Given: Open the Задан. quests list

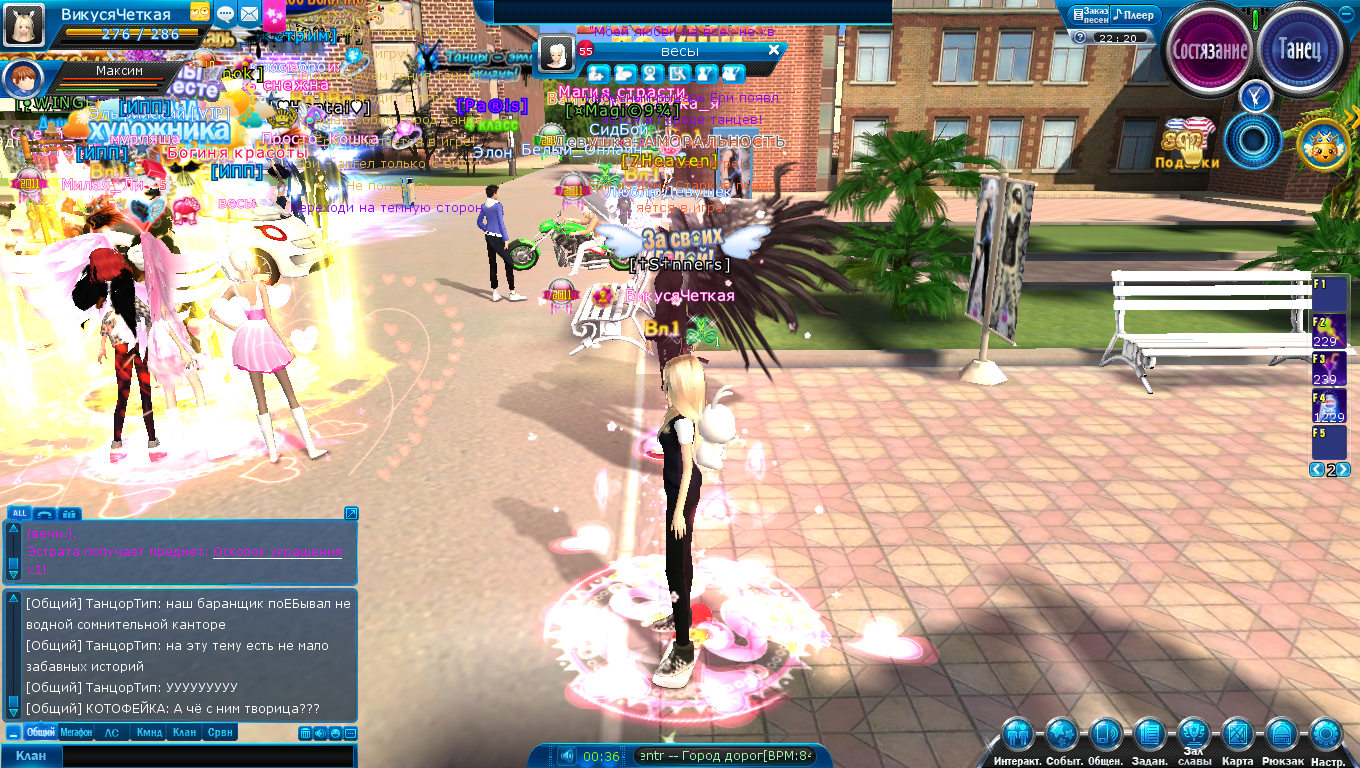Looking at the screenshot, I should point(1150,737).
